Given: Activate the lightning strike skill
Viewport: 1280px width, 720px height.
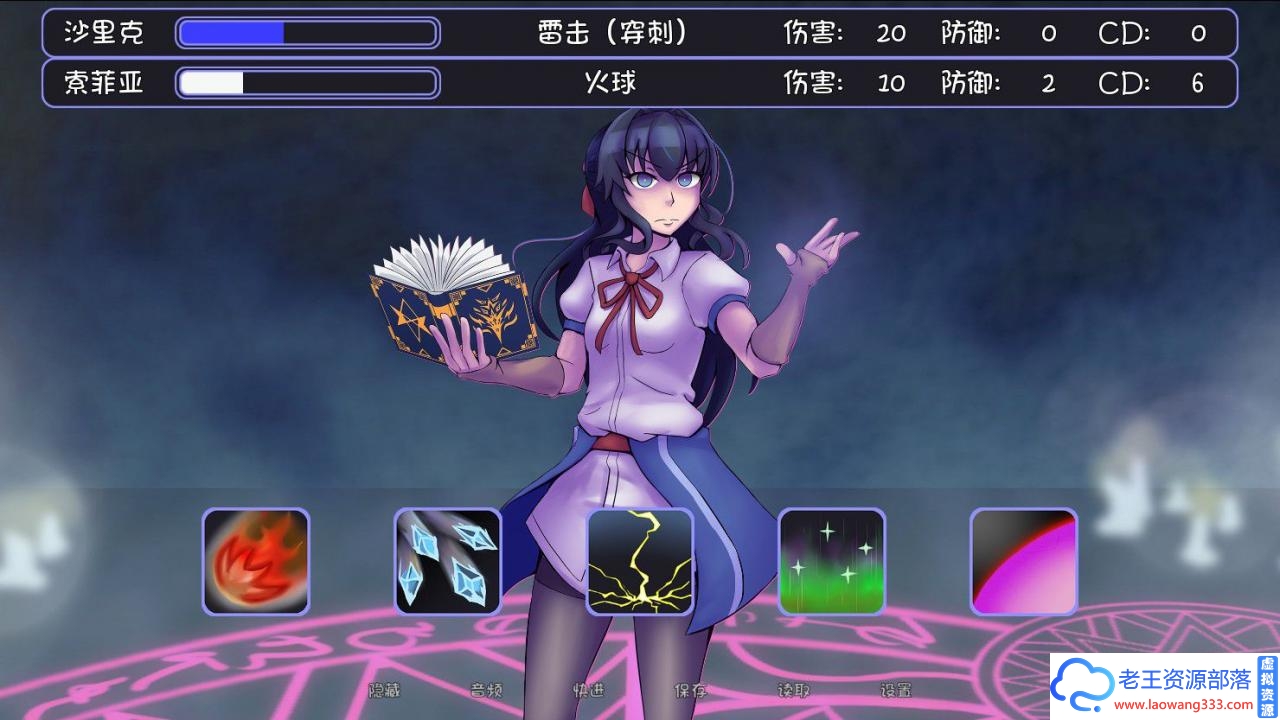Looking at the screenshot, I should 640,560.
